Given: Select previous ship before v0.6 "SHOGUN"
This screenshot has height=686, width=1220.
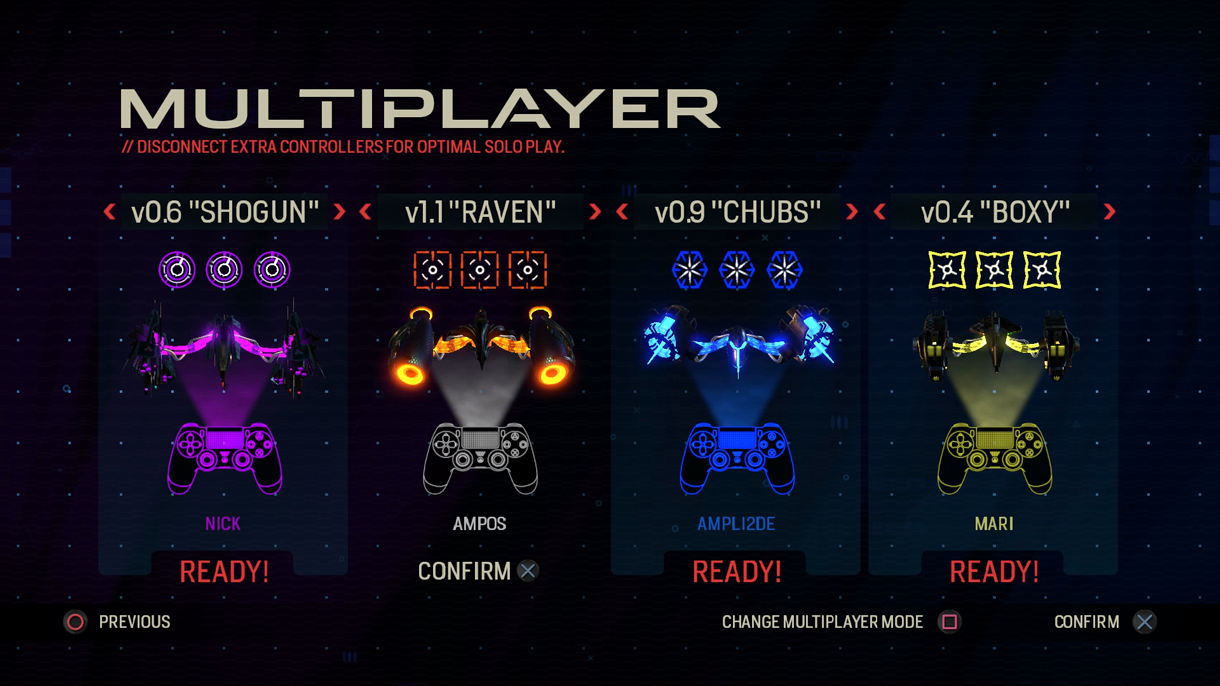Looking at the screenshot, I should click(110, 212).
